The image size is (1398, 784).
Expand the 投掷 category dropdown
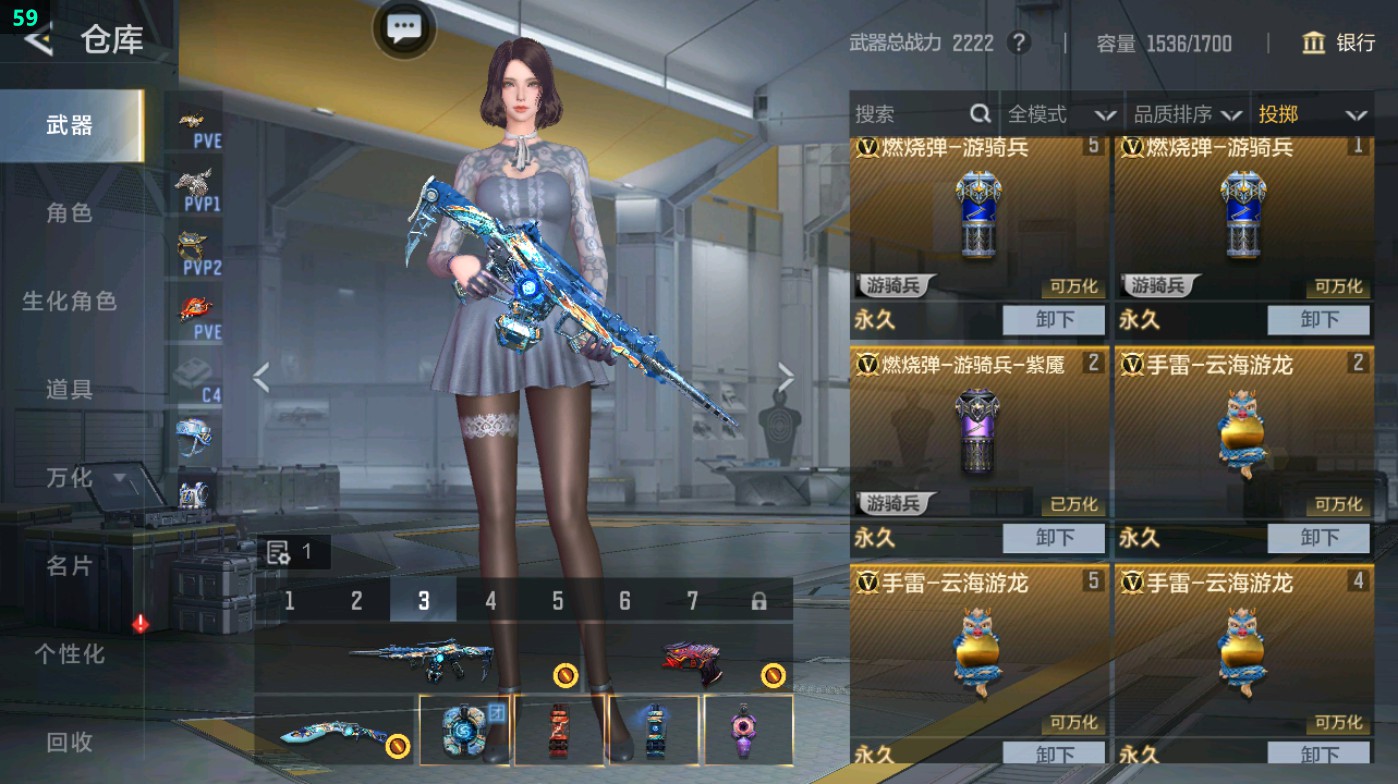1319,114
